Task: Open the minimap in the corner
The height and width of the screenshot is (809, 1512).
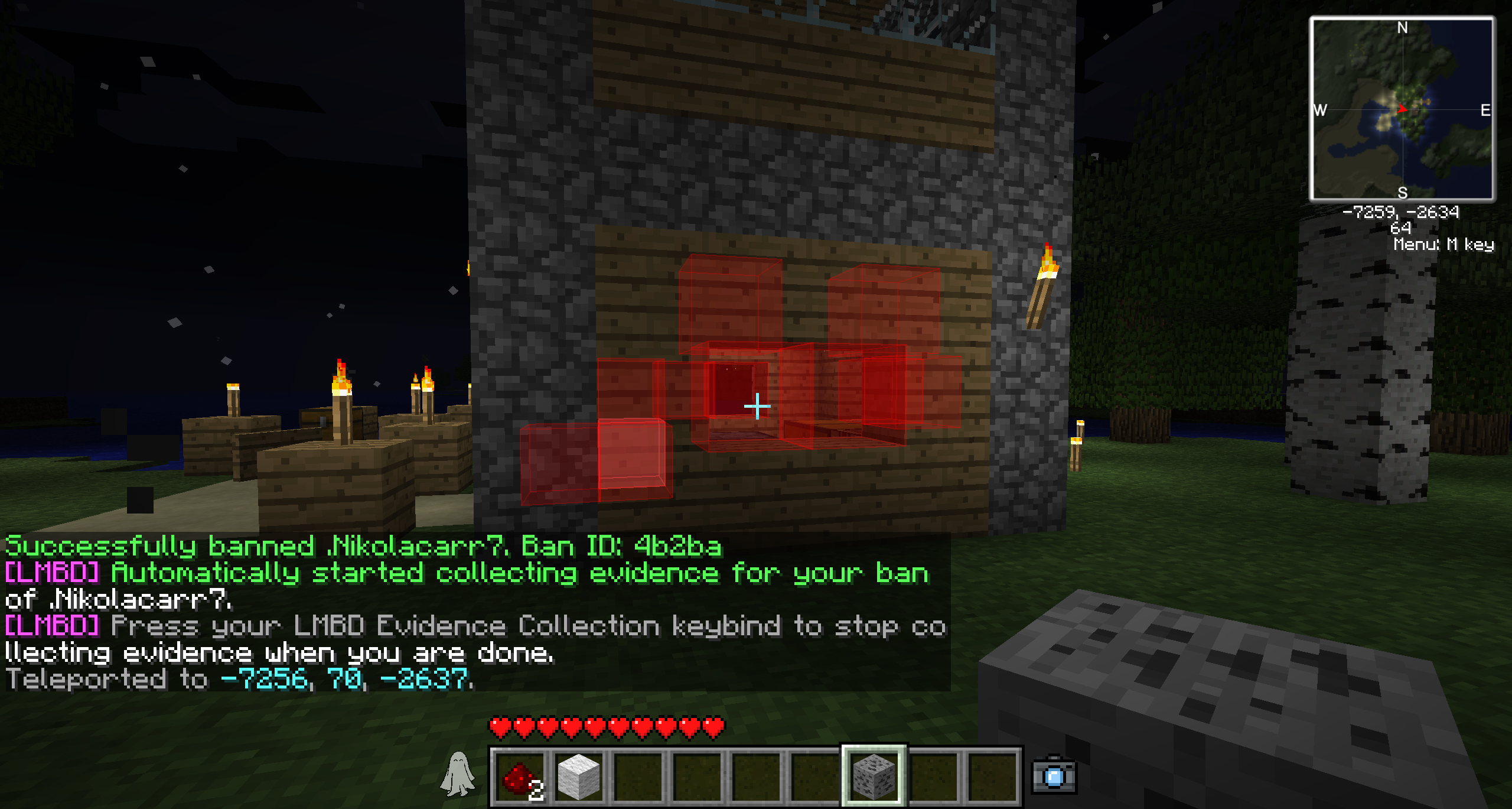Action: pyautogui.click(x=1402, y=109)
